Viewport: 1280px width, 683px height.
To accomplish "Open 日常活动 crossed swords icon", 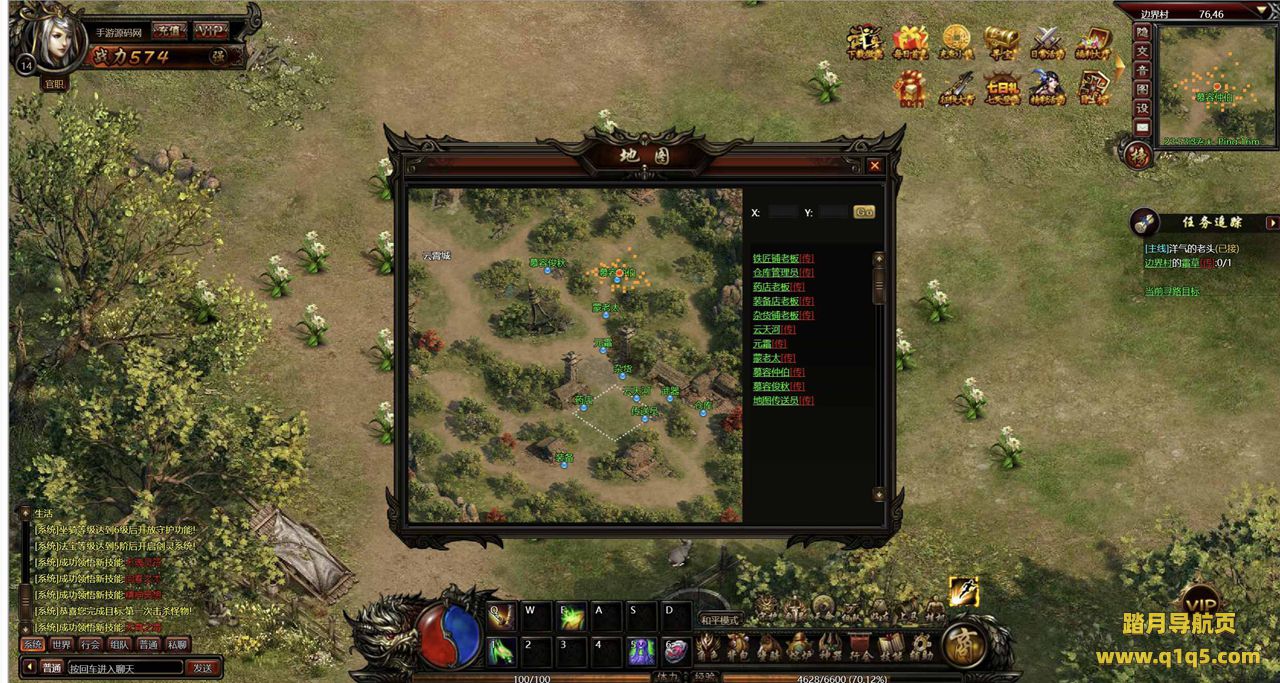I will click(1048, 43).
